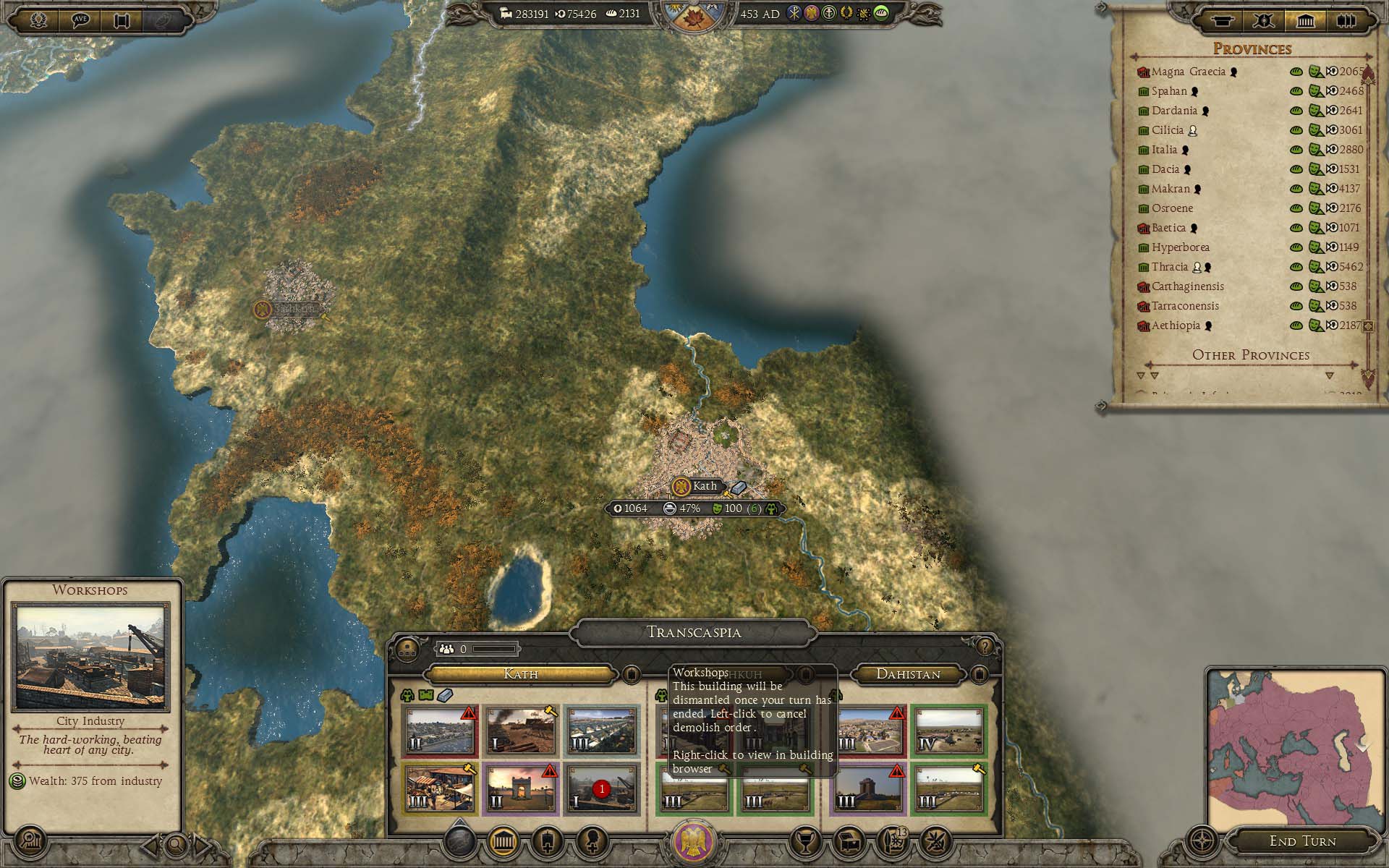Select the Dahistan level IV pasture building
Image resolution: width=1389 pixels, height=868 pixels.
point(948,731)
